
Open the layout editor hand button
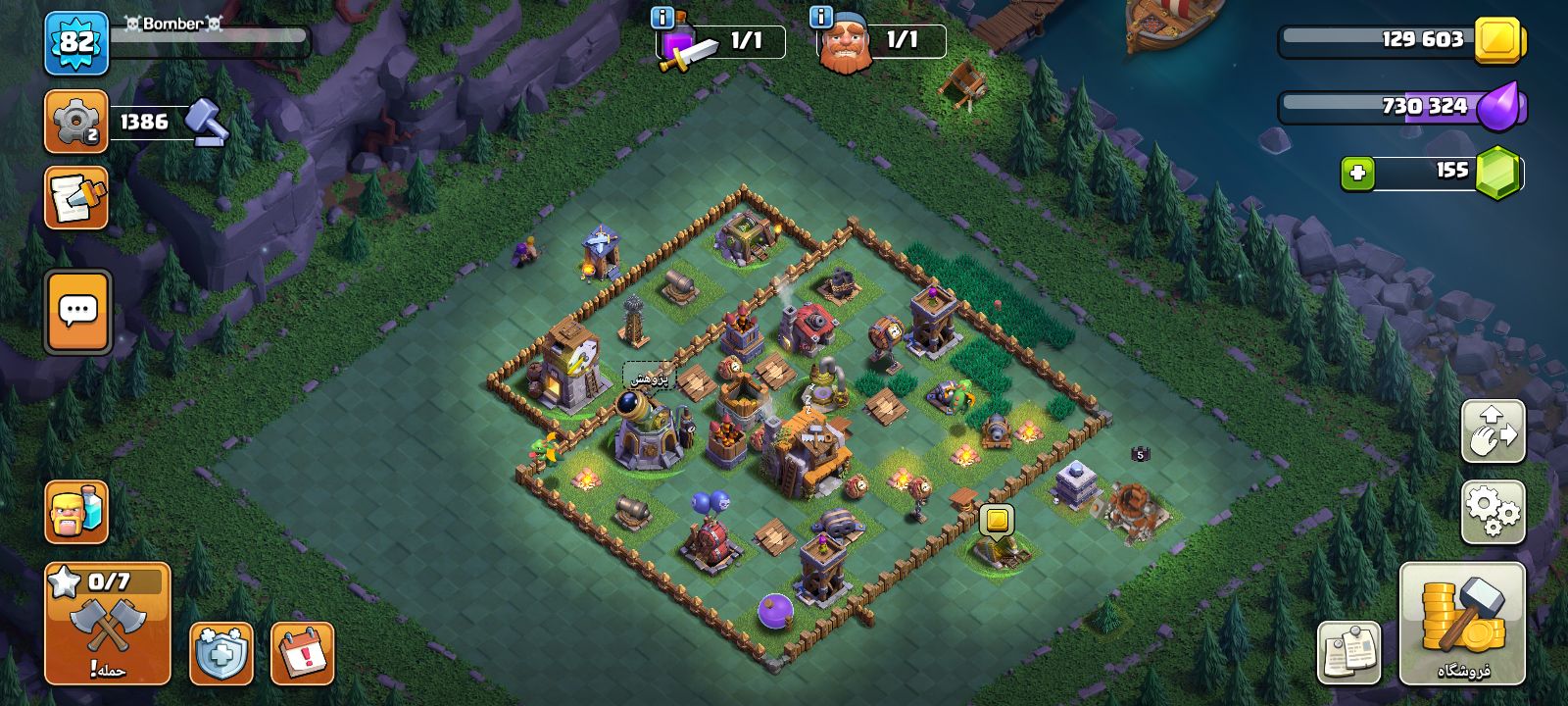(1493, 431)
